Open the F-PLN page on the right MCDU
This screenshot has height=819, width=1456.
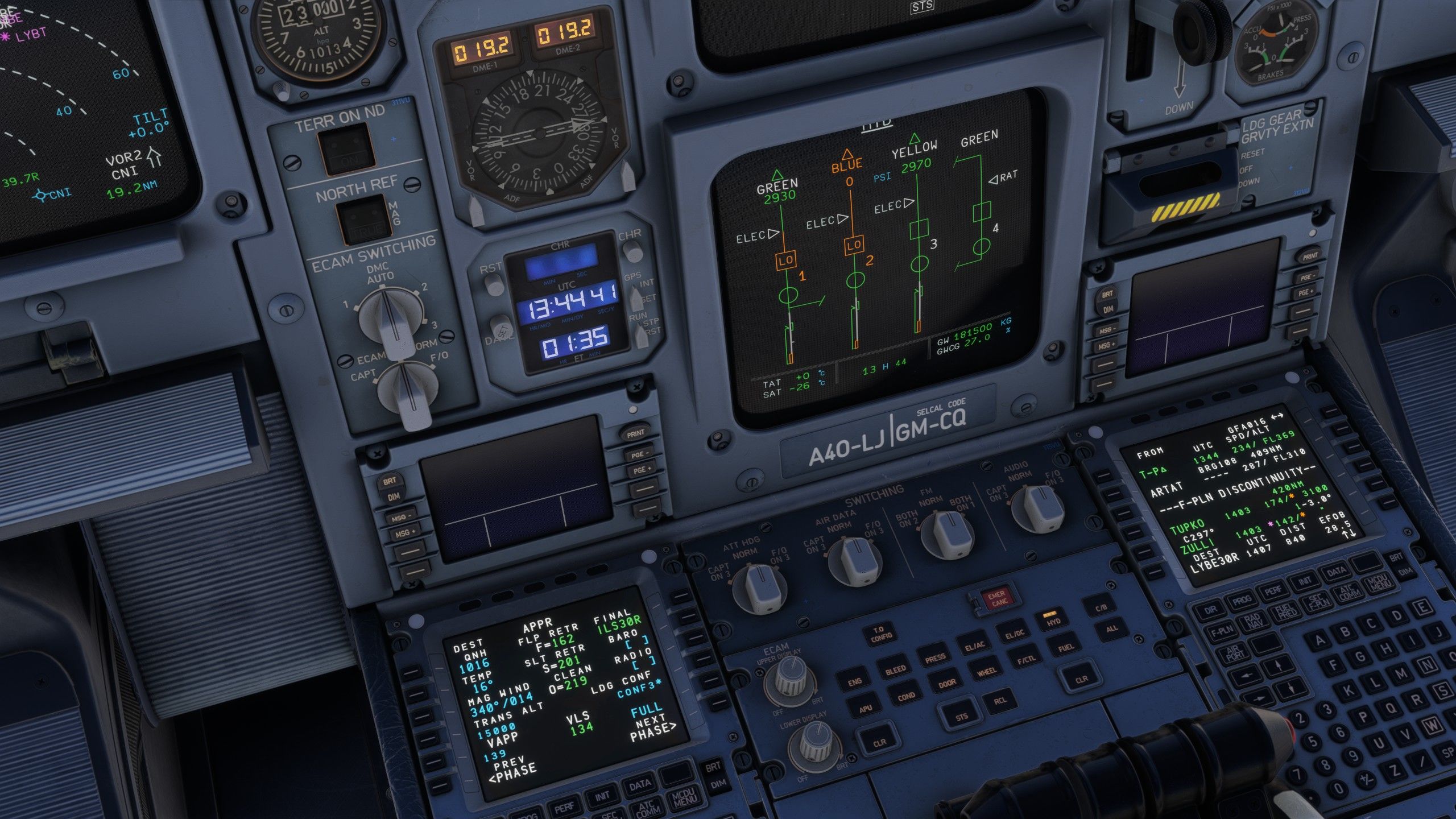[x=1221, y=630]
